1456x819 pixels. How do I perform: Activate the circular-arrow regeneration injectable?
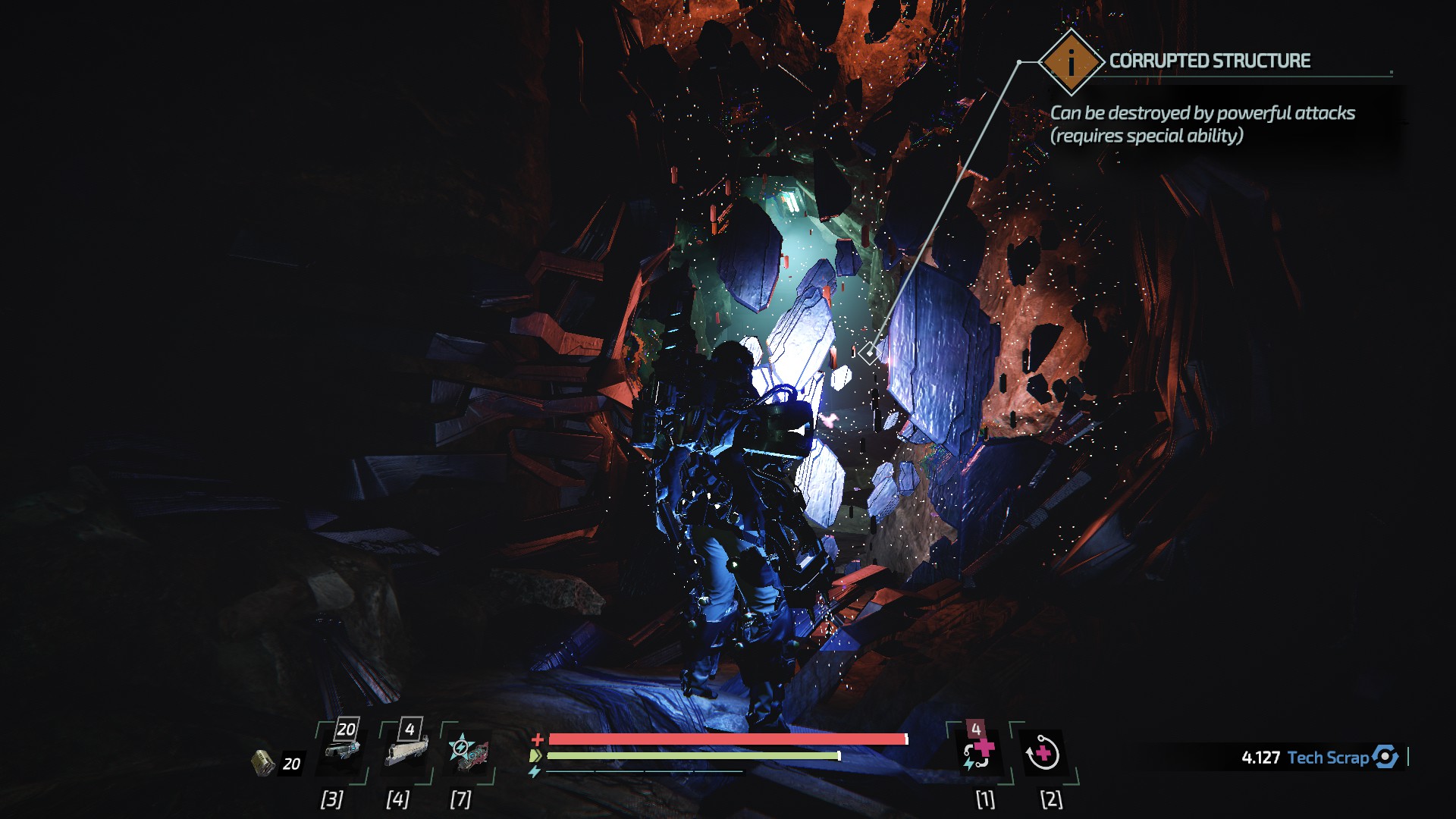[x=1042, y=754]
